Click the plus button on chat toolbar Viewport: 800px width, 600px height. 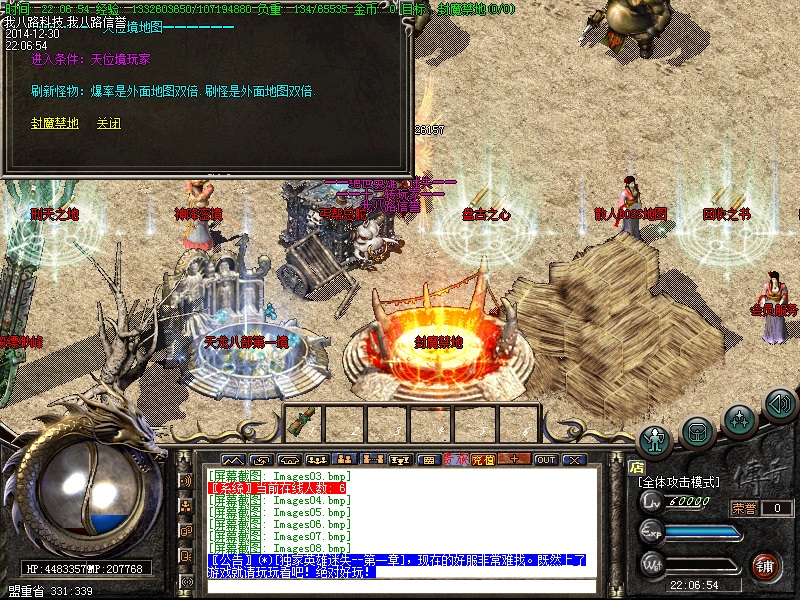pos(515,460)
